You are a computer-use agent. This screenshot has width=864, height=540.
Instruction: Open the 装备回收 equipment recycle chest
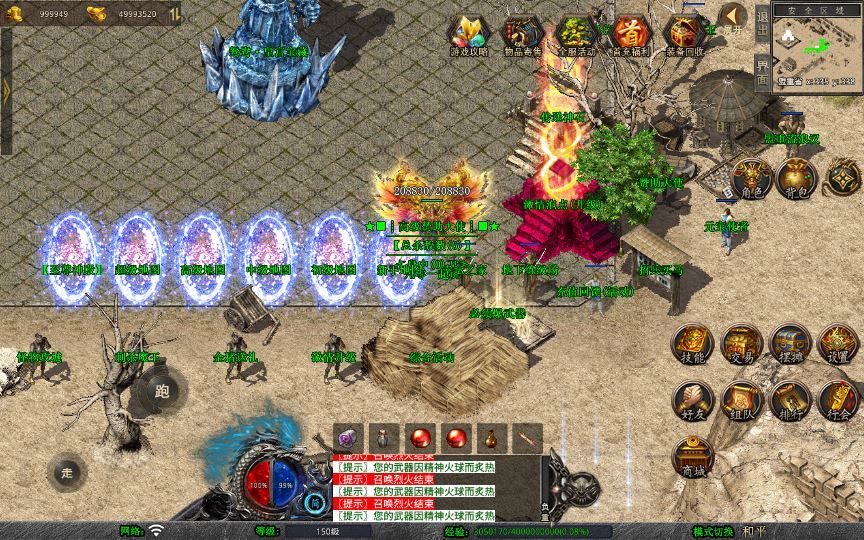tap(685, 34)
